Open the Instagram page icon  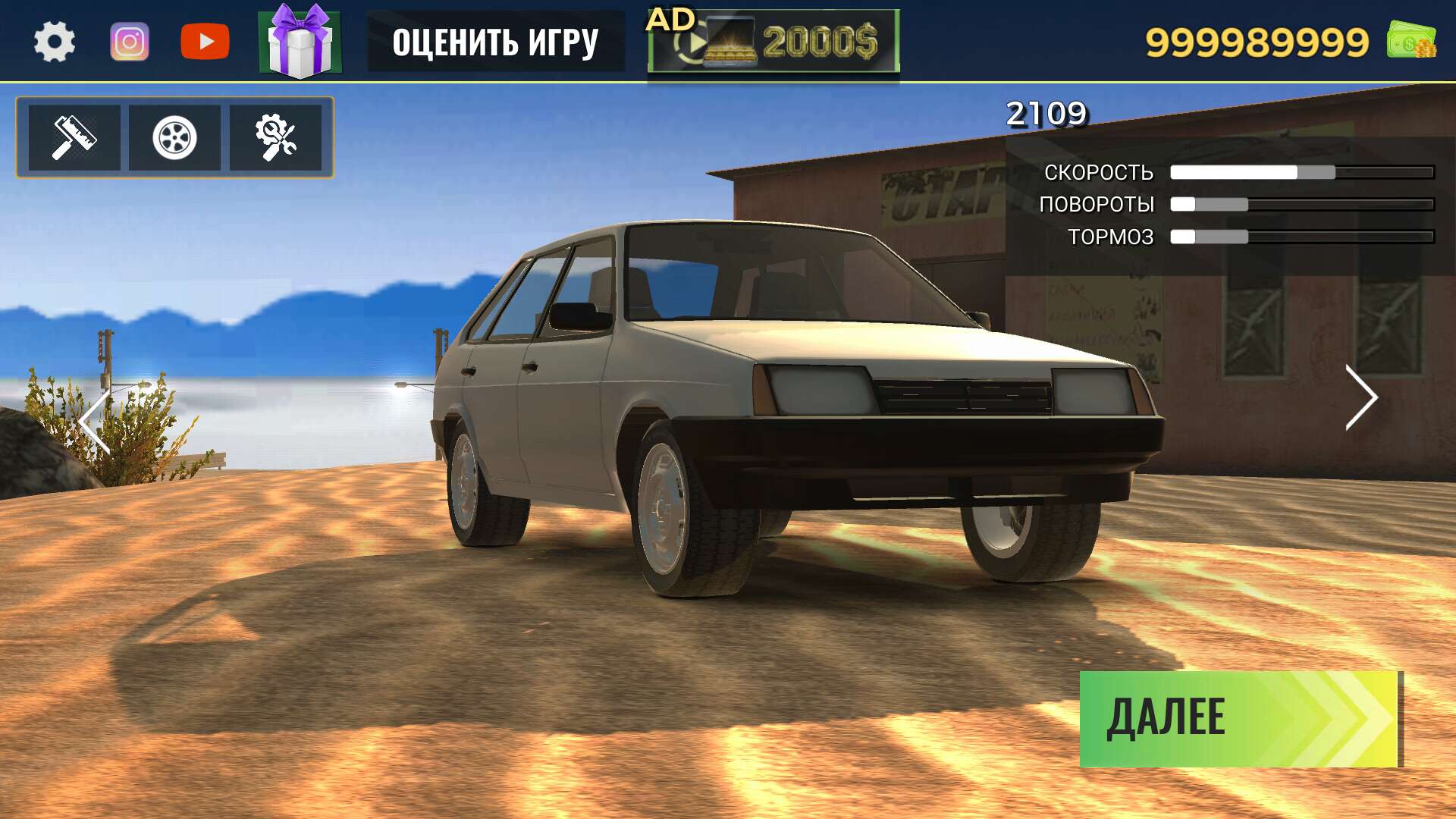(129, 39)
